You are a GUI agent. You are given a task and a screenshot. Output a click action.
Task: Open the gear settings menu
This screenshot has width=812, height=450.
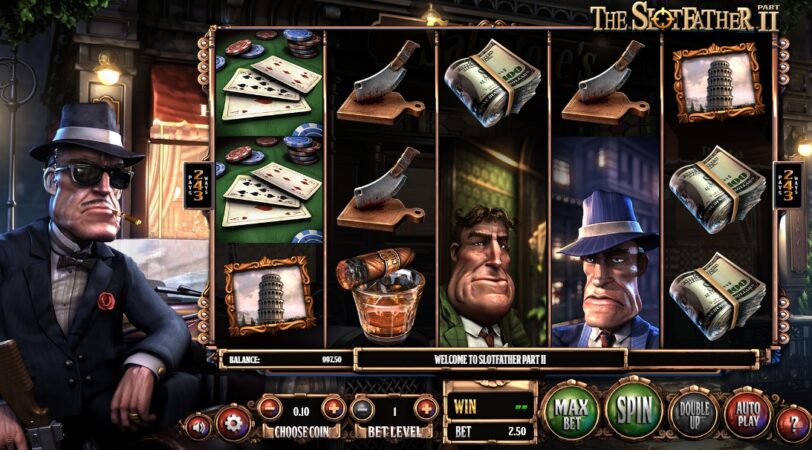(233, 422)
